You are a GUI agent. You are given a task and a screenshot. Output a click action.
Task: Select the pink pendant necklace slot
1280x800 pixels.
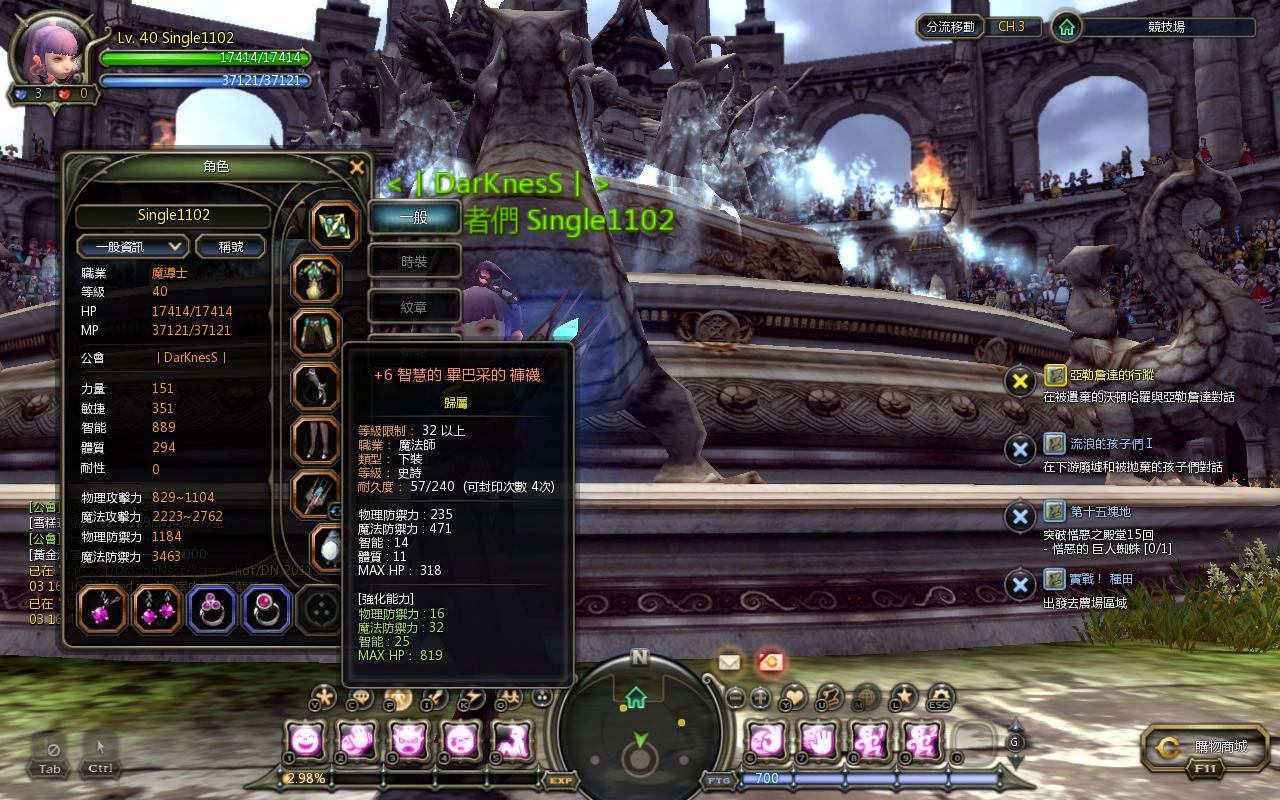(101, 609)
